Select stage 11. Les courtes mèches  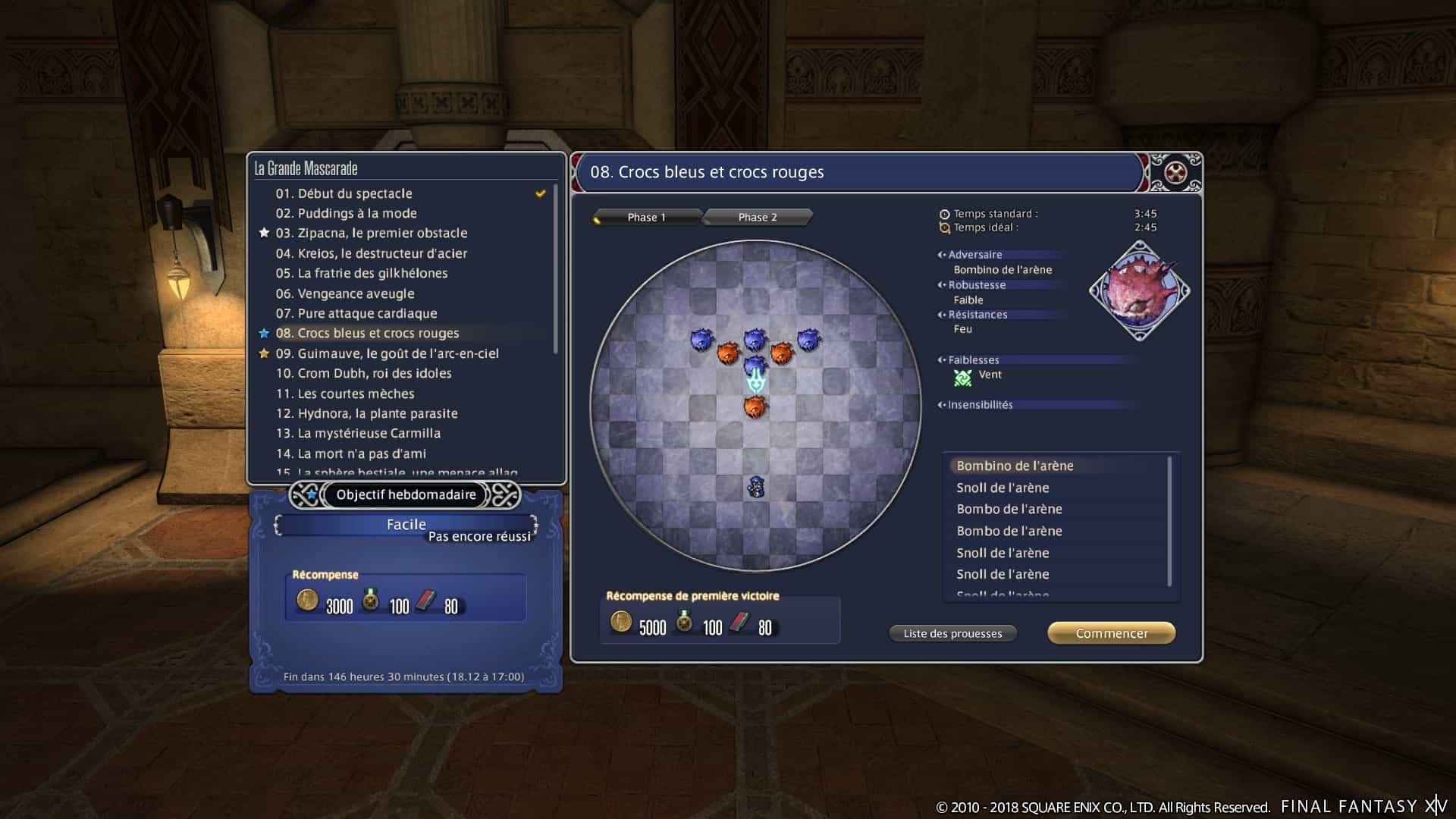click(x=345, y=394)
